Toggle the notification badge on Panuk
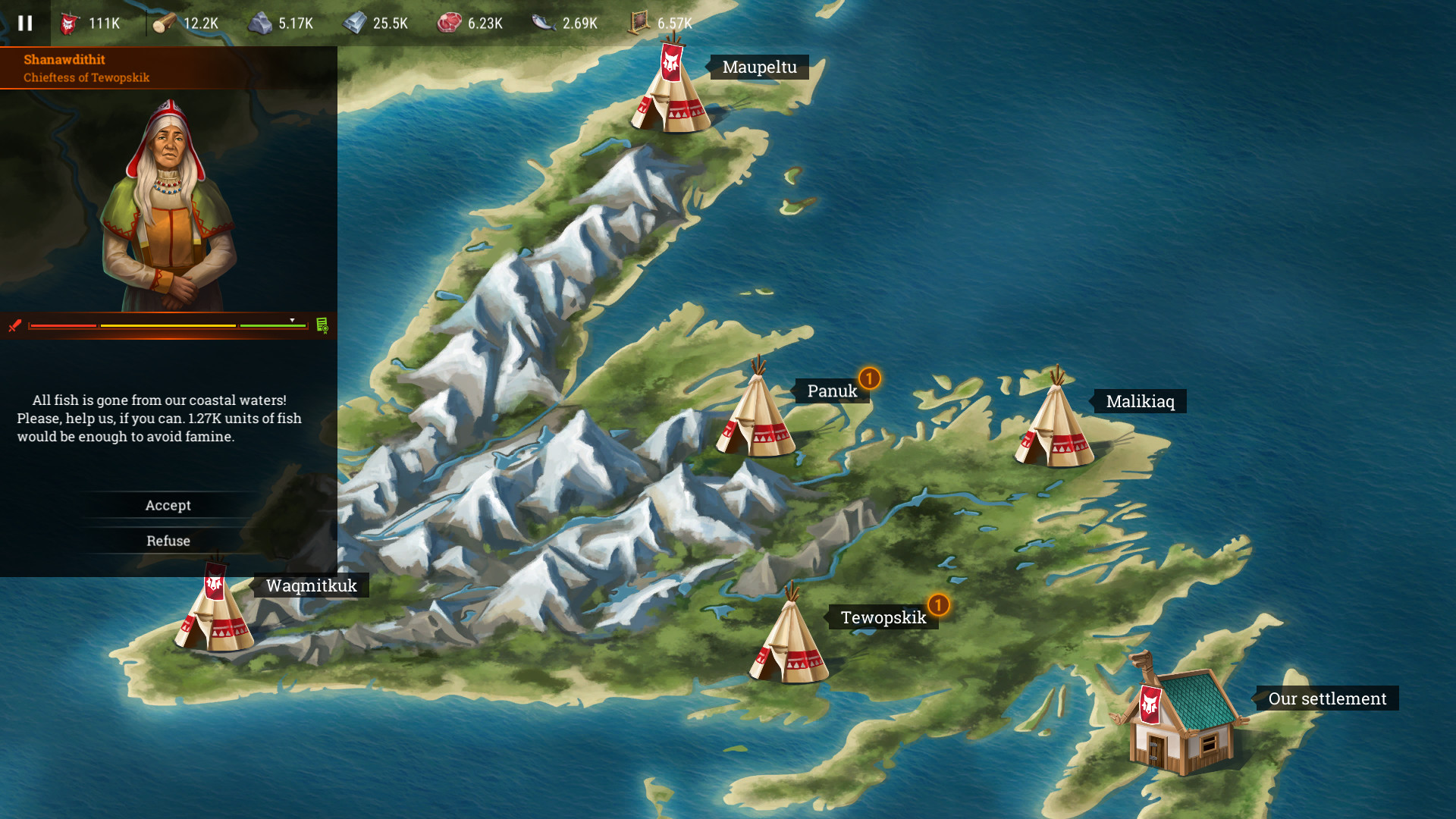Screen dimensions: 1456x819 869,377
